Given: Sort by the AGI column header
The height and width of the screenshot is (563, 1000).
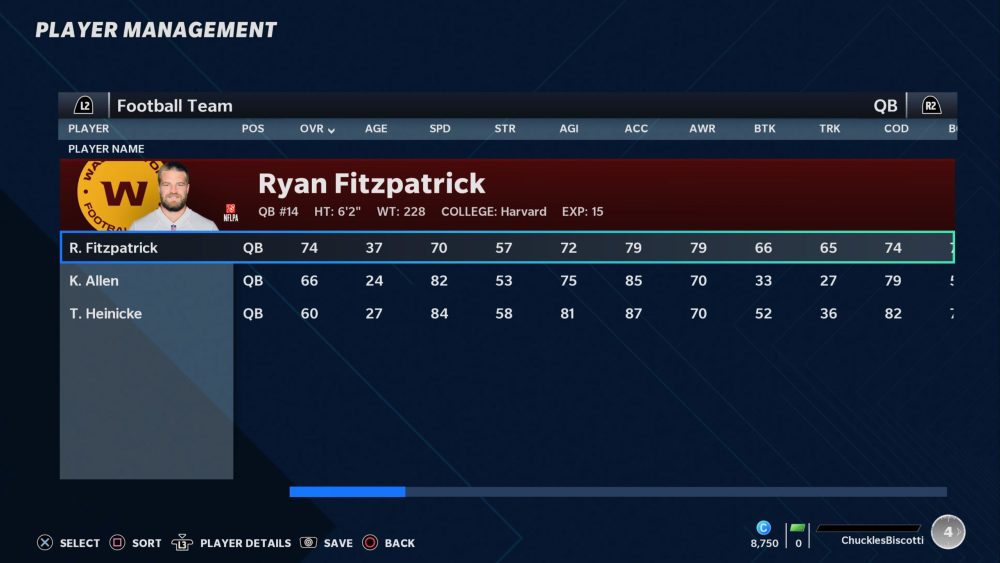Looking at the screenshot, I should pos(569,129).
